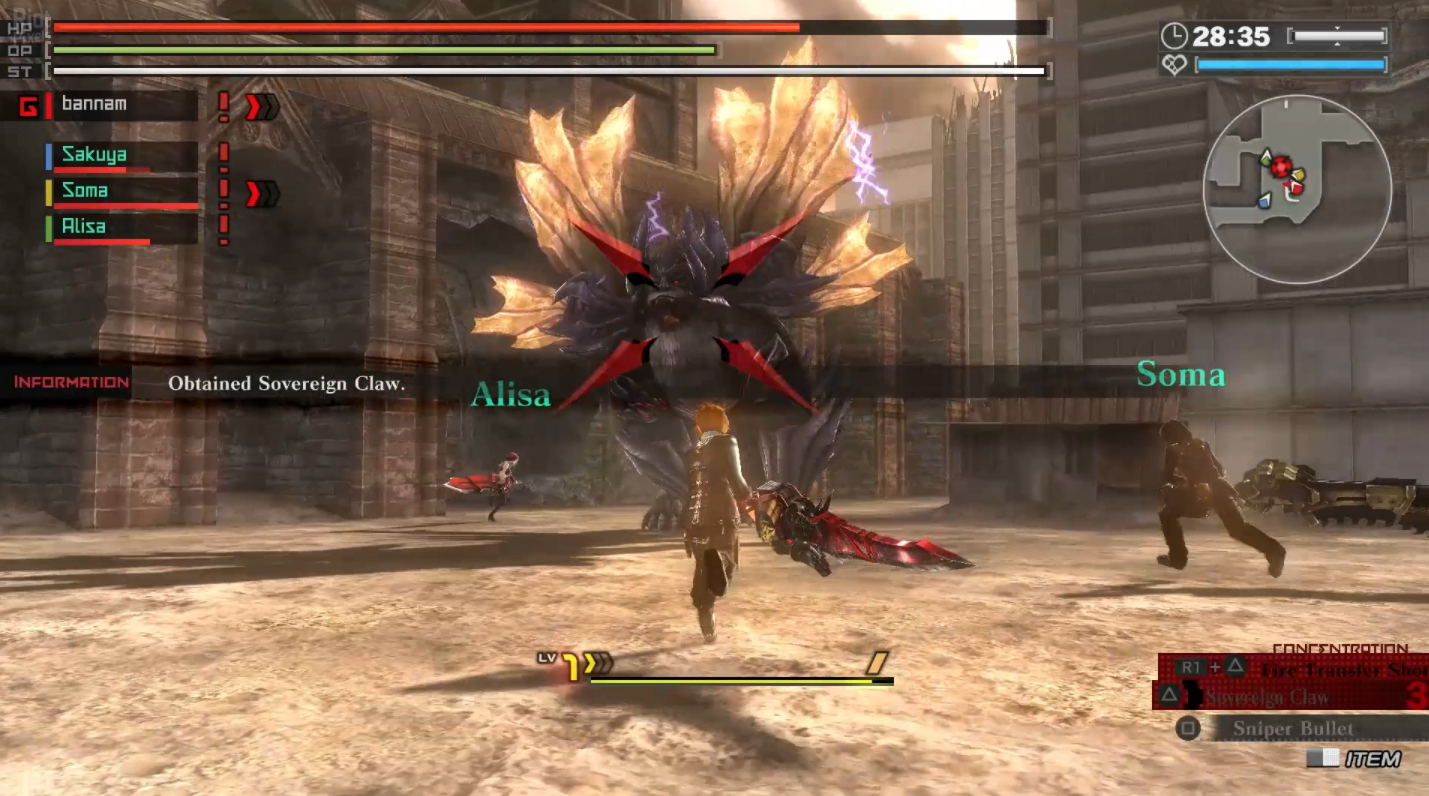Select Soma in the party list
This screenshot has width=1429, height=796.
pyautogui.click(x=85, y=191)
